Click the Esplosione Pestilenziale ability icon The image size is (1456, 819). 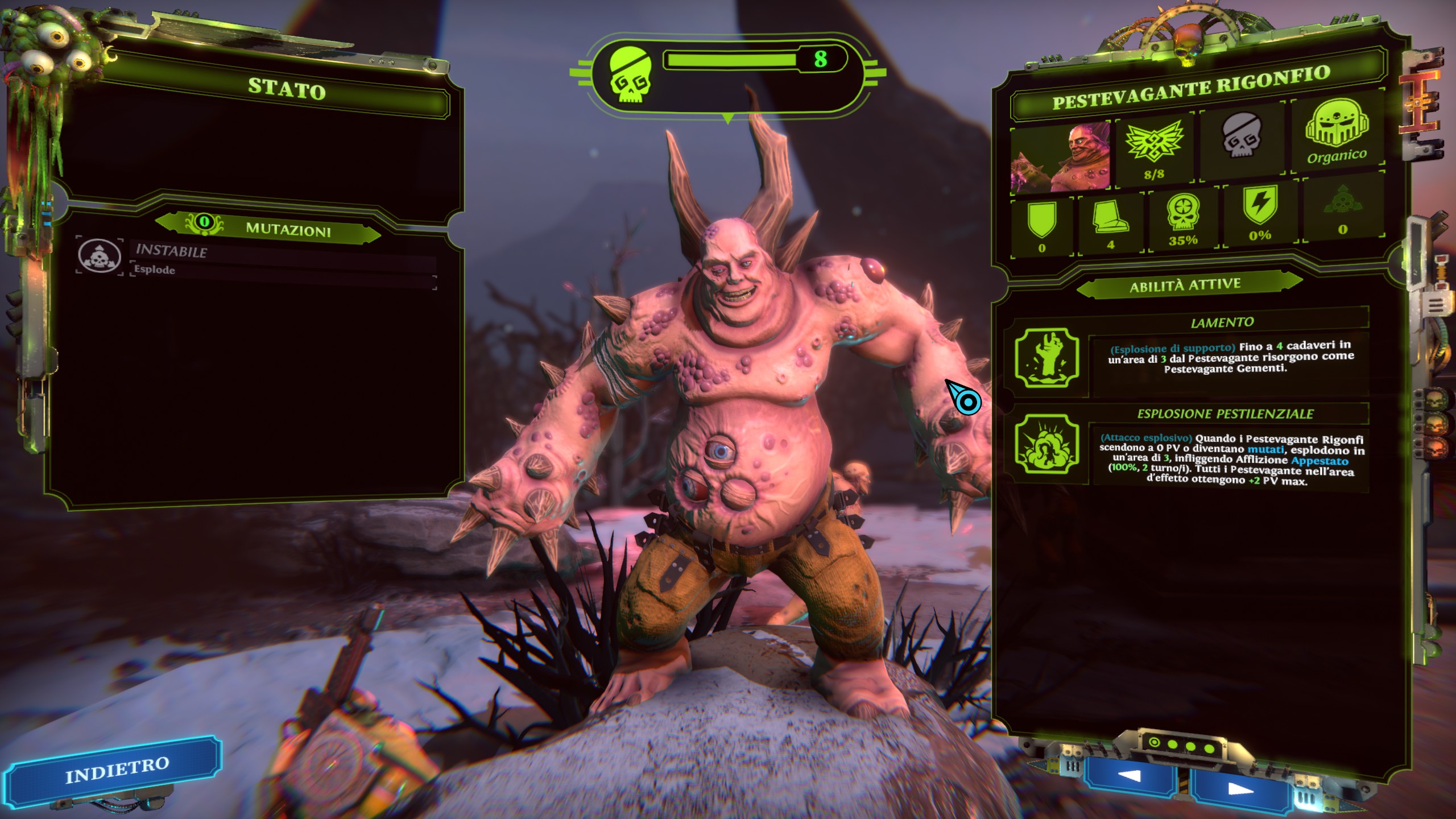(1046, 444)
